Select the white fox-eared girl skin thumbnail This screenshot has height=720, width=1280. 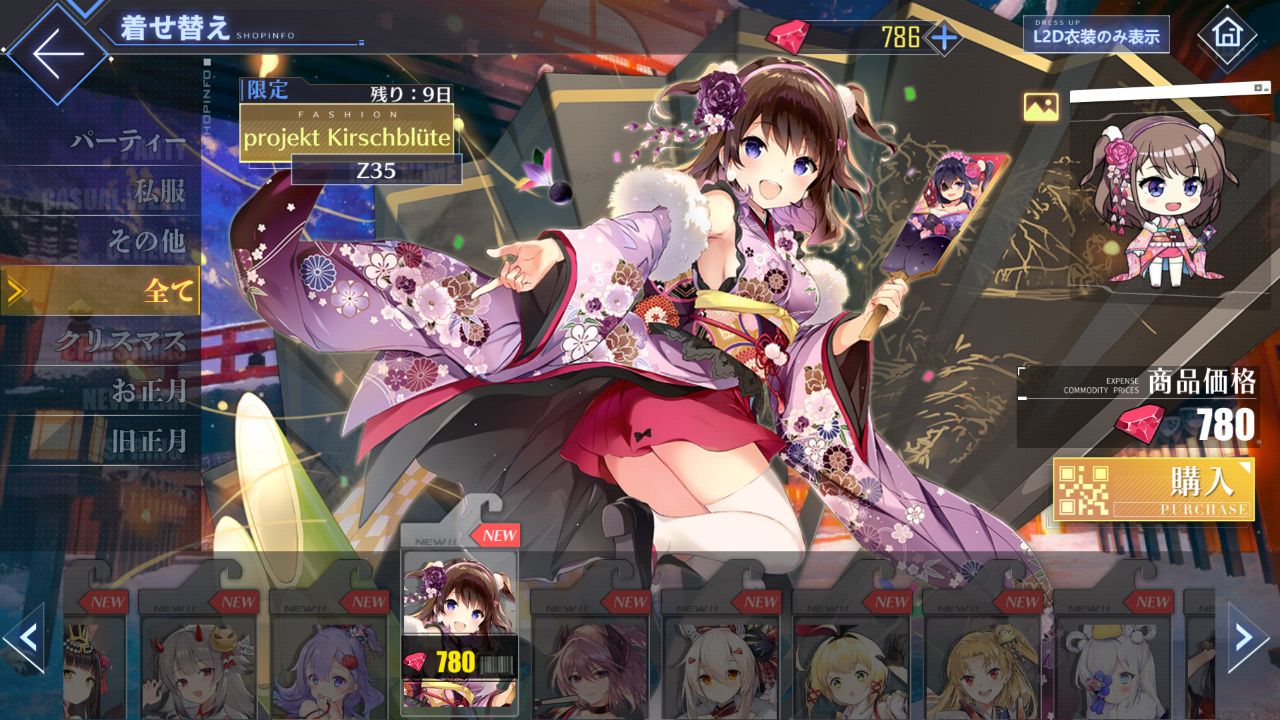[x=721, y=655]
